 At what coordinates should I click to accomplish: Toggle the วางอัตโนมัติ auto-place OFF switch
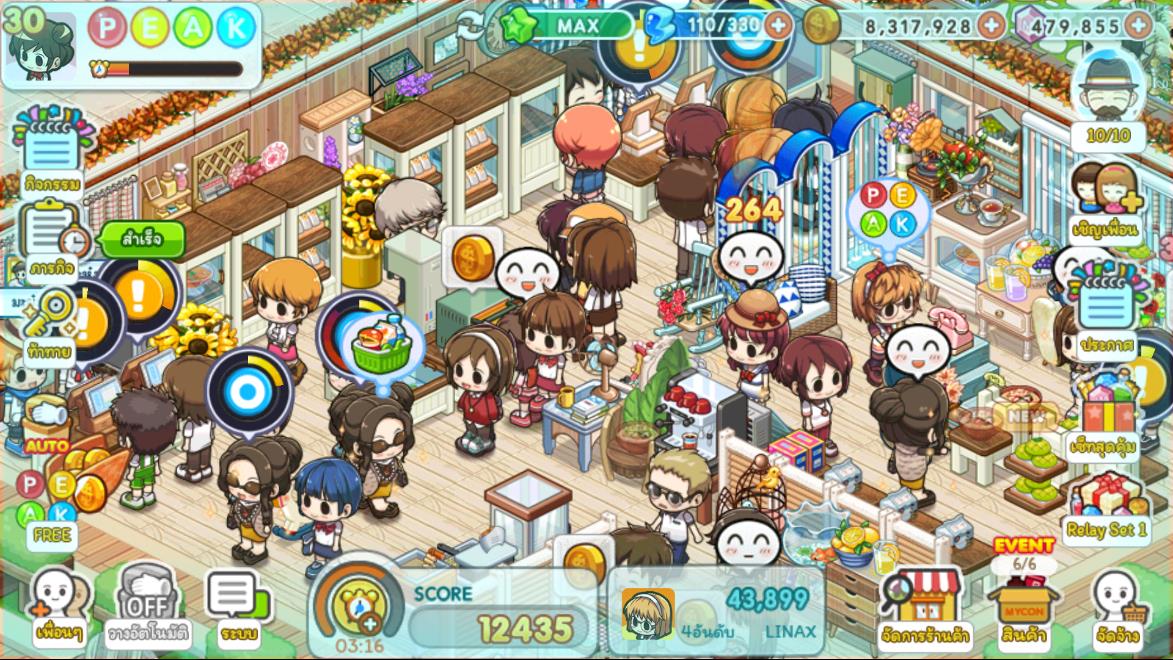click(x=147, y=605)
